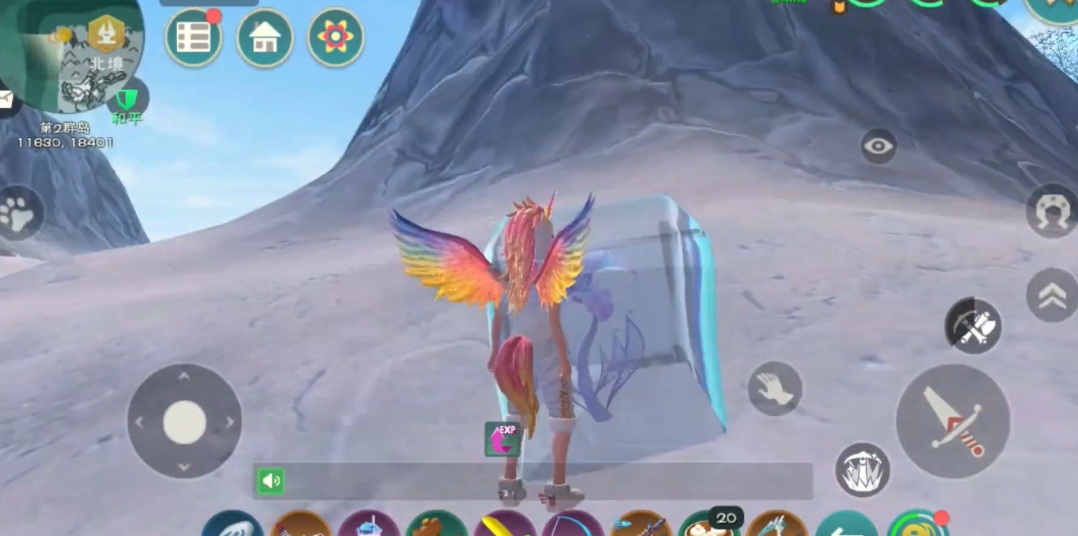Image resolution: width=1078 pixels, height=536 pixels.
Task: Use the hand grab interaction button
Action: coord(775,388)
